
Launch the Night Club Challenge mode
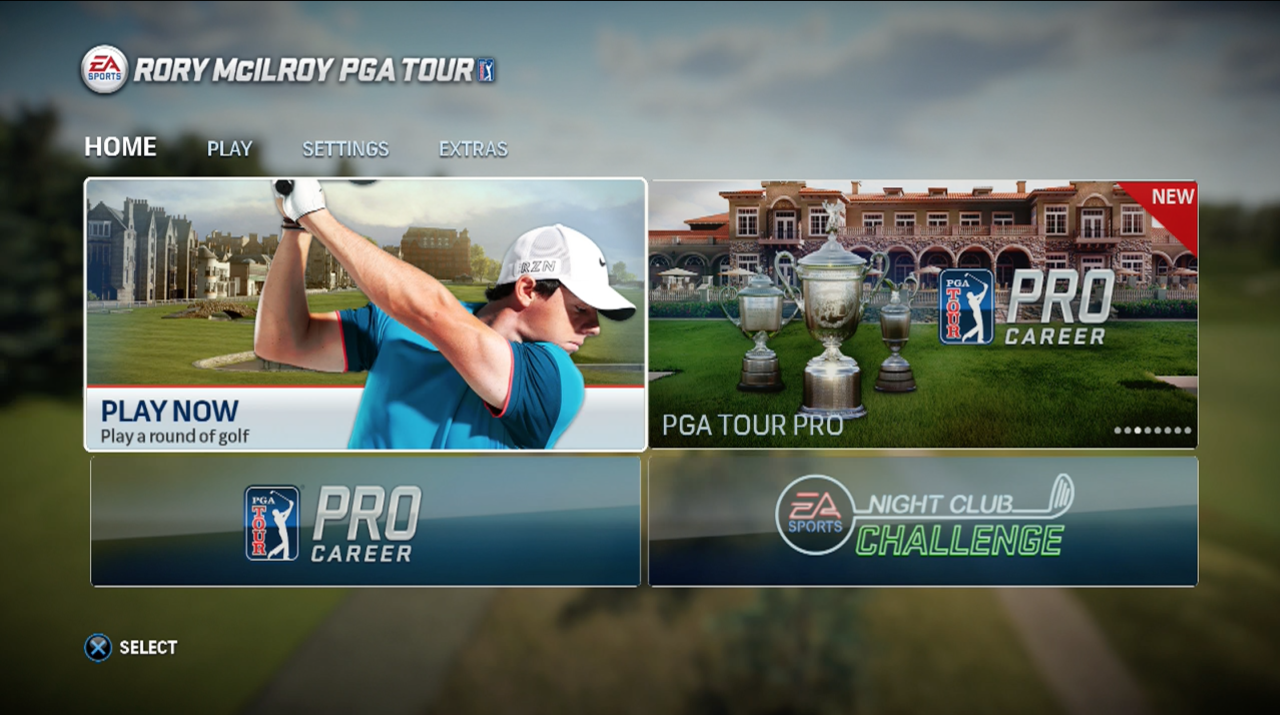click(x=922, y=521)
